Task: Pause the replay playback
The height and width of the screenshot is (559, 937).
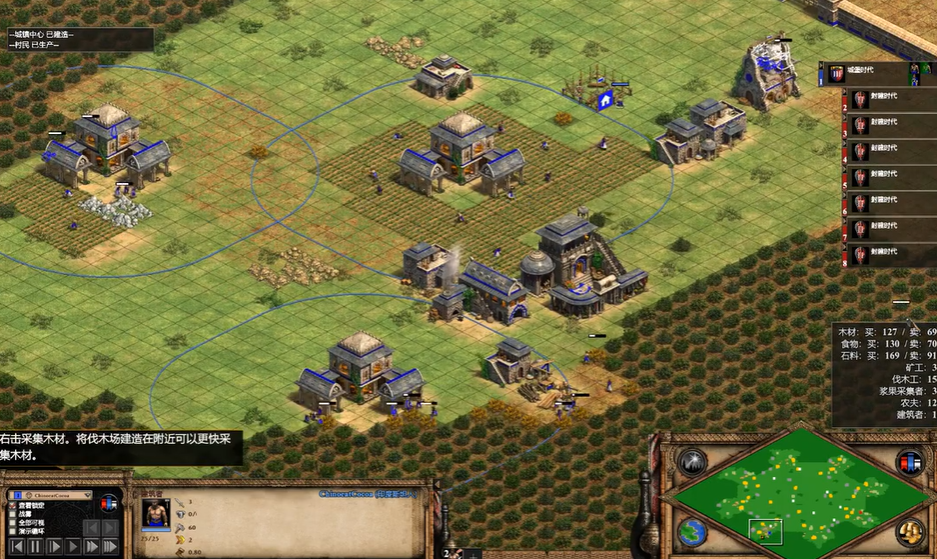Action: coord(36,547)
